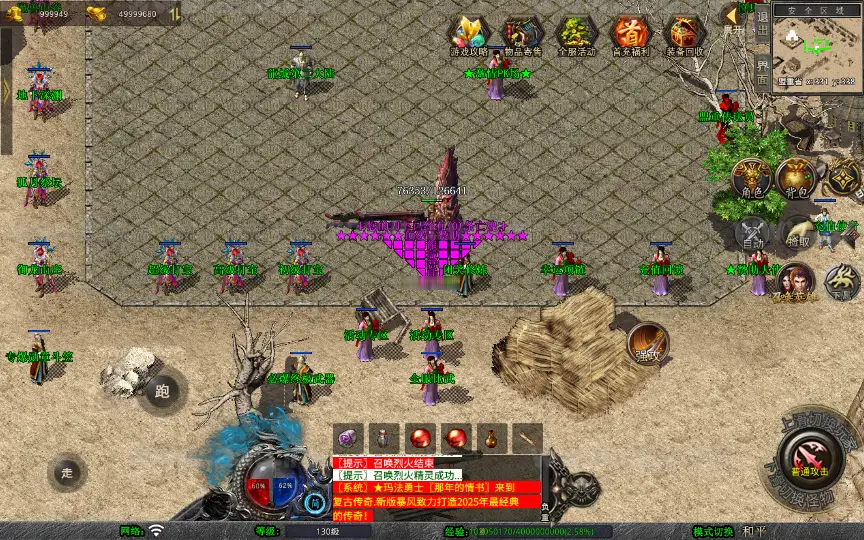Open the 装备回收 equipment recycling chest
Viewport: 864px width, 540px height.
coord(684,35)
